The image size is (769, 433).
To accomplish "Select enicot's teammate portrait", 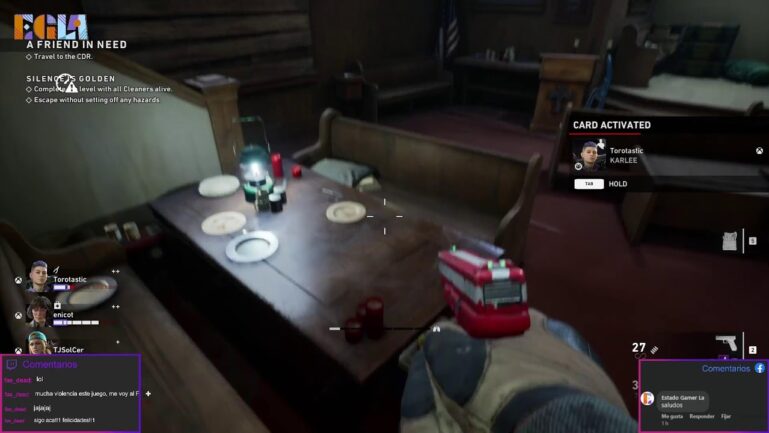I will 38,310.
